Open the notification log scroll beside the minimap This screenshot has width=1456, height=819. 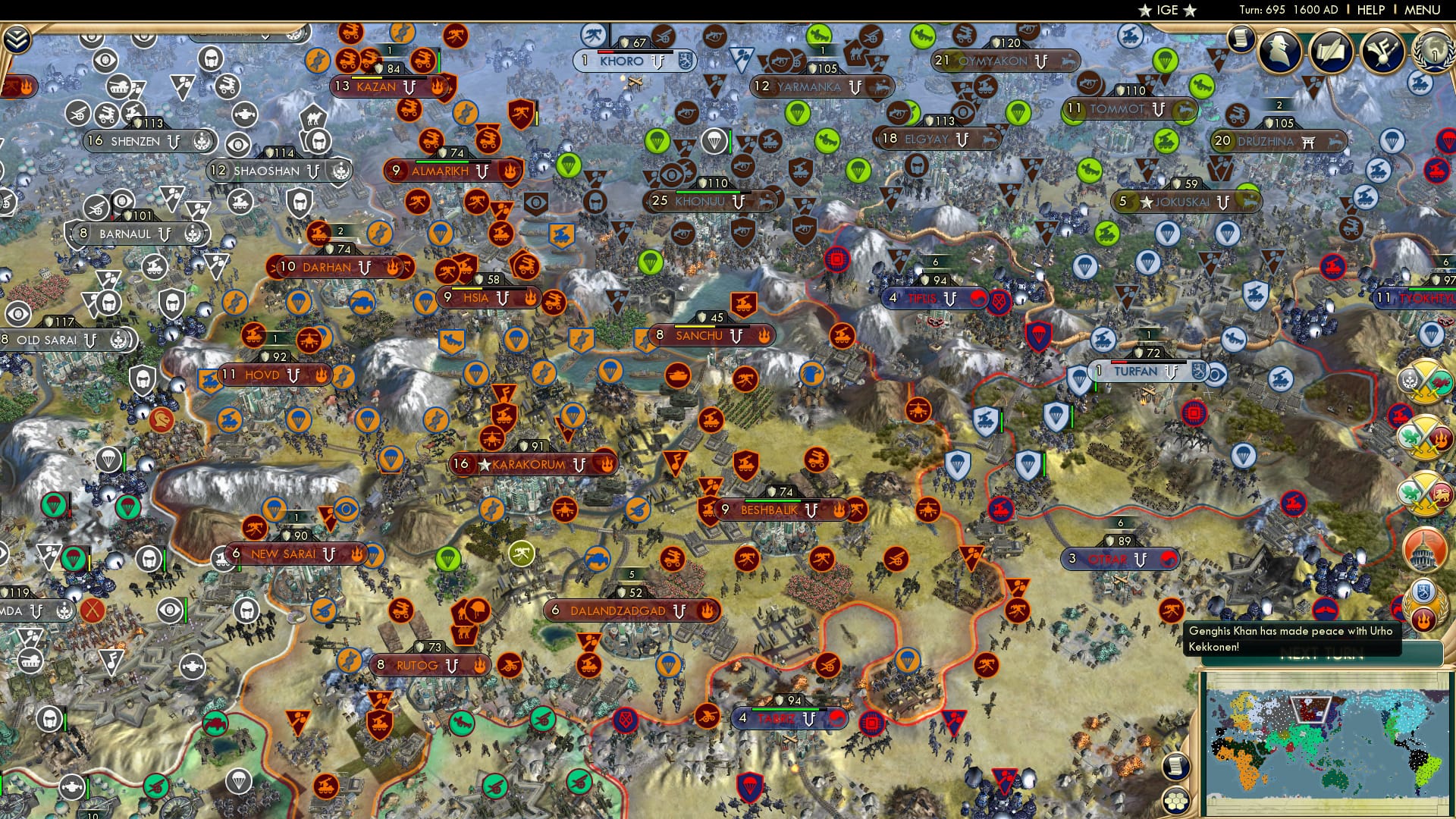pos(1175,766)
